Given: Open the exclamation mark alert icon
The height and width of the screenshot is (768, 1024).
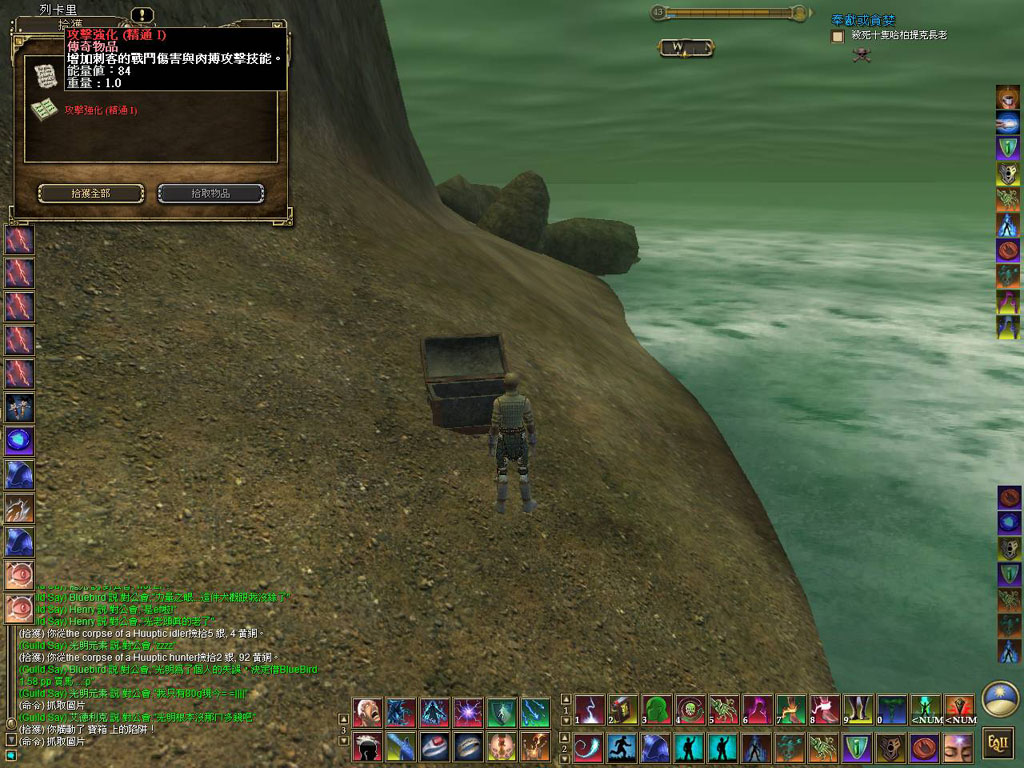Looking at the screenshot, I should (143, 15).
